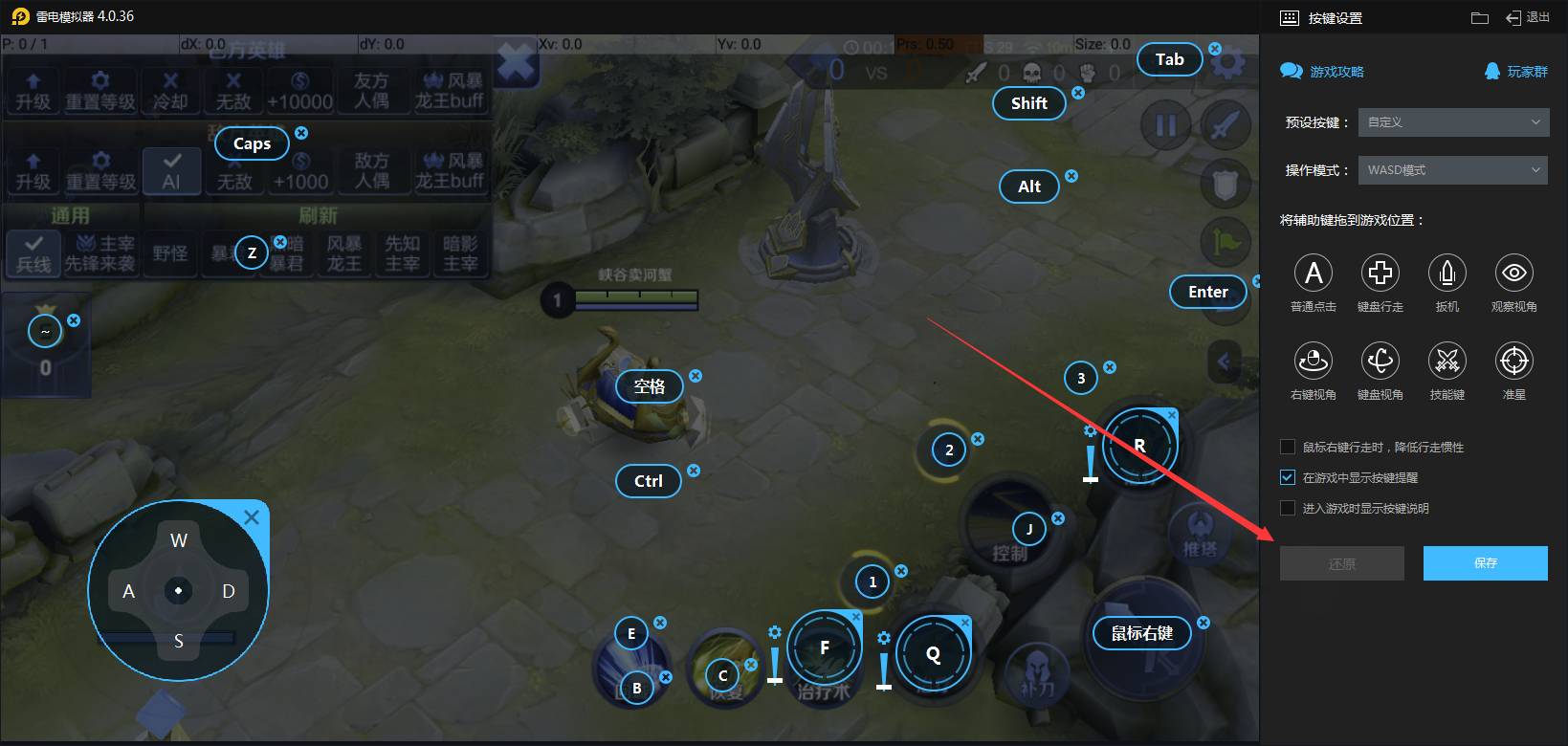Select the 鼠标右键 right-mouse binding
Image resolution: width=1568 pixels, height=746 pixels.
pyautogui.click(x=1141, y=633)
